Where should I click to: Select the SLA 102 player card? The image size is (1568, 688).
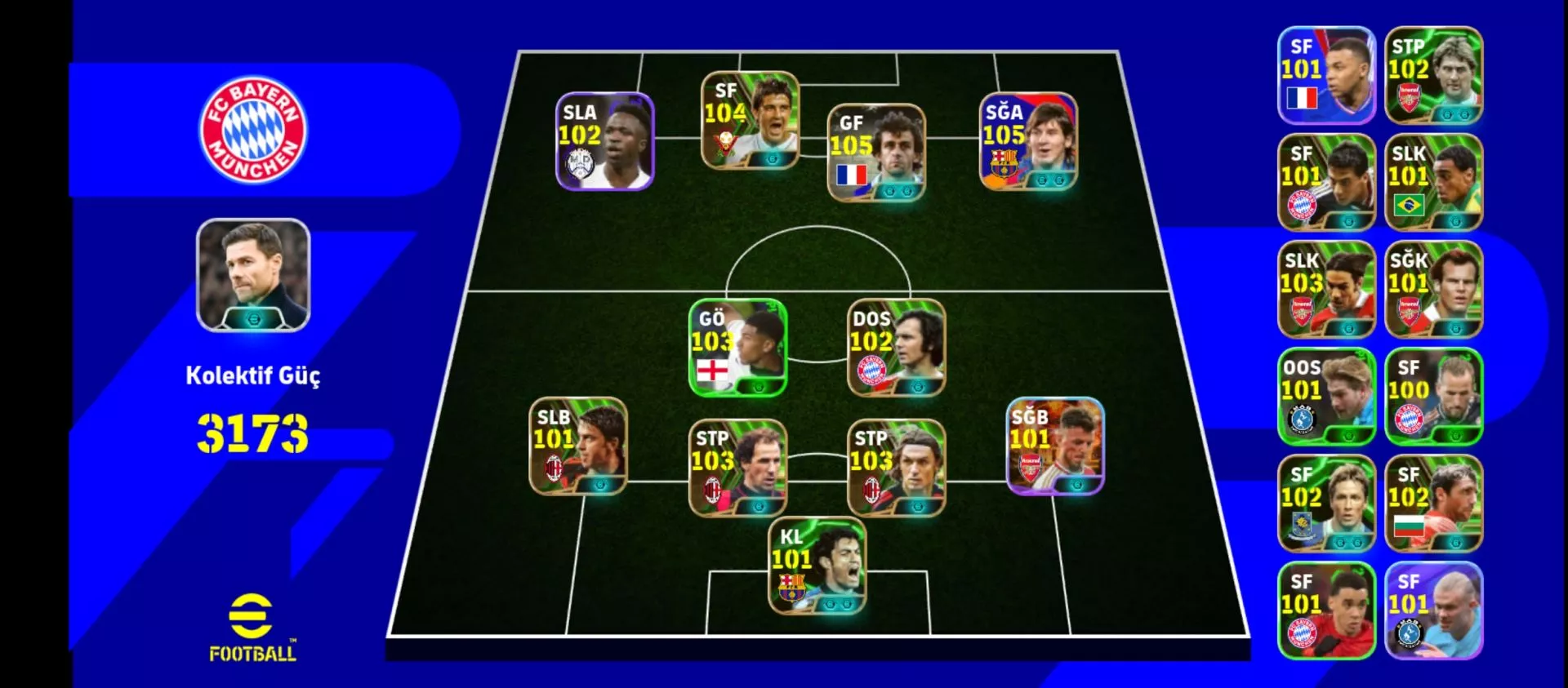[604, 141]
